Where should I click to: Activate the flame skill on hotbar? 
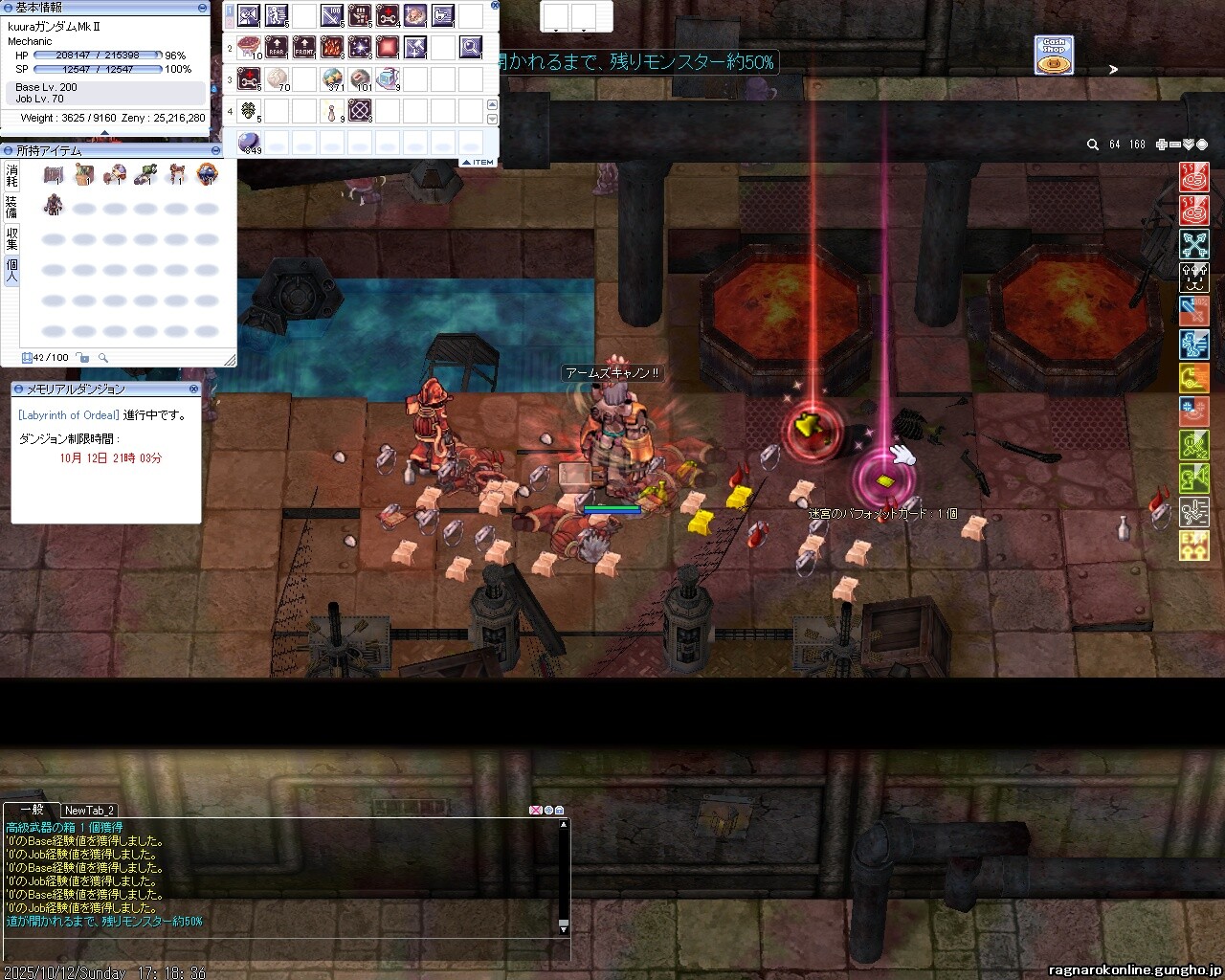click(332, 47)
